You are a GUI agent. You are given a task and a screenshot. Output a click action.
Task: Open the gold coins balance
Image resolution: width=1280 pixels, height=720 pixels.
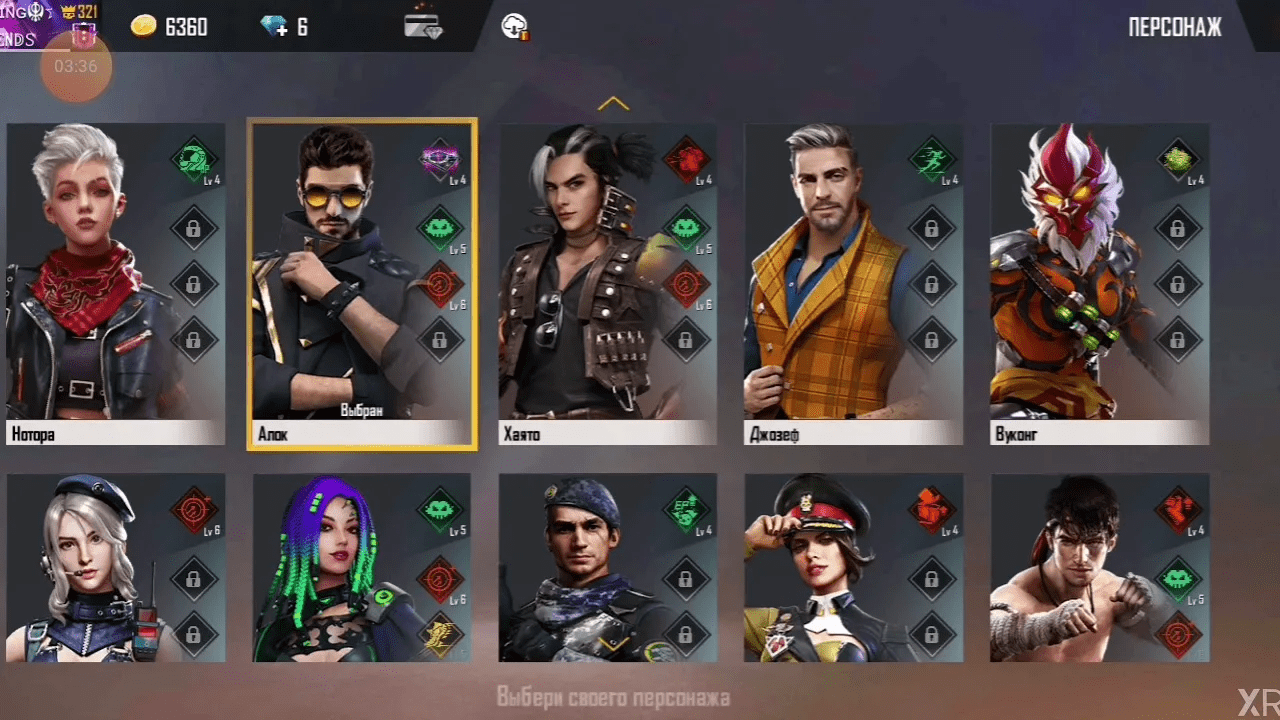click(x=170, y=27)
